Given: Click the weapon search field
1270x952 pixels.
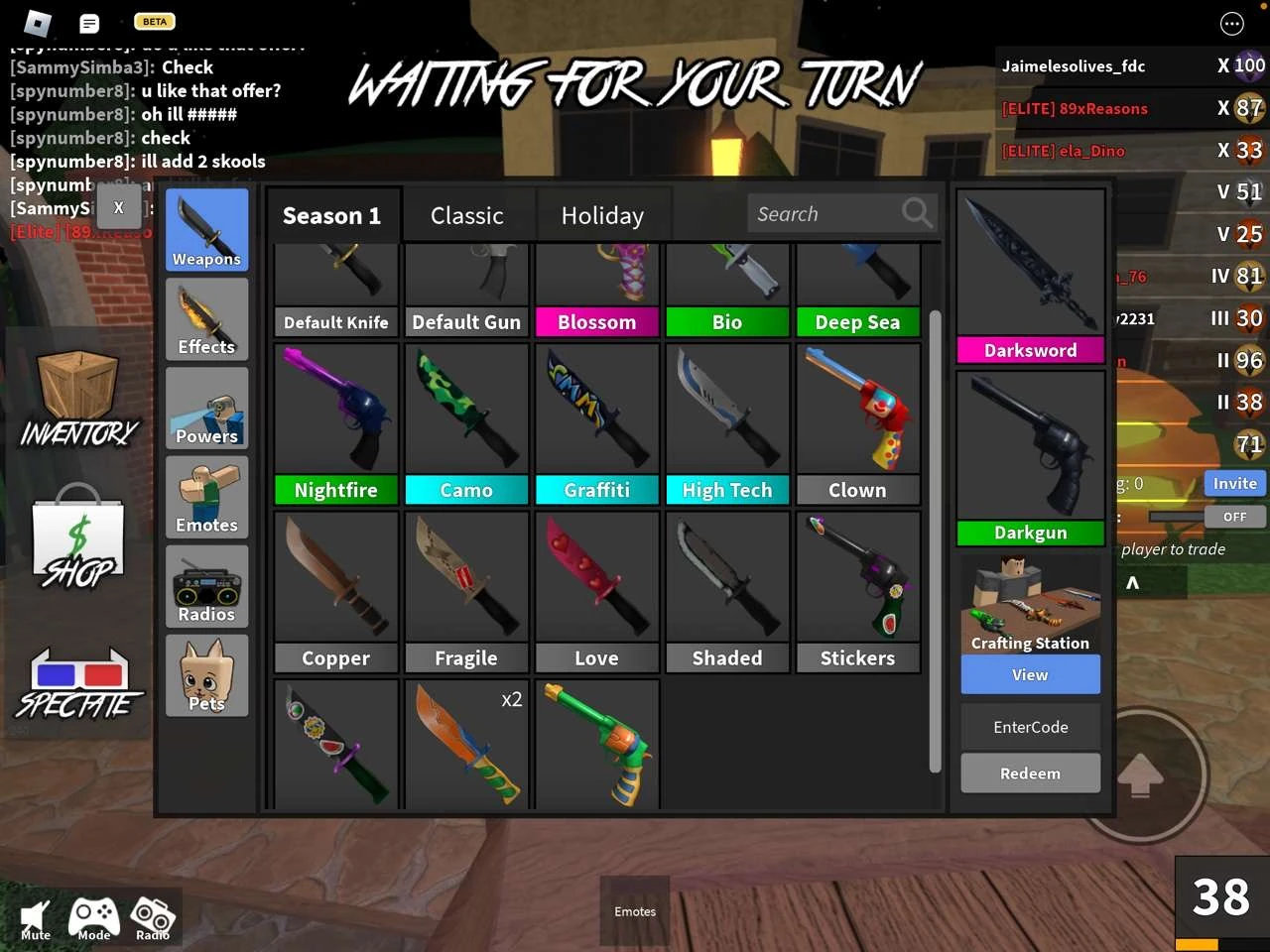Looking at the screenshot, I should (x=838, y=212).
